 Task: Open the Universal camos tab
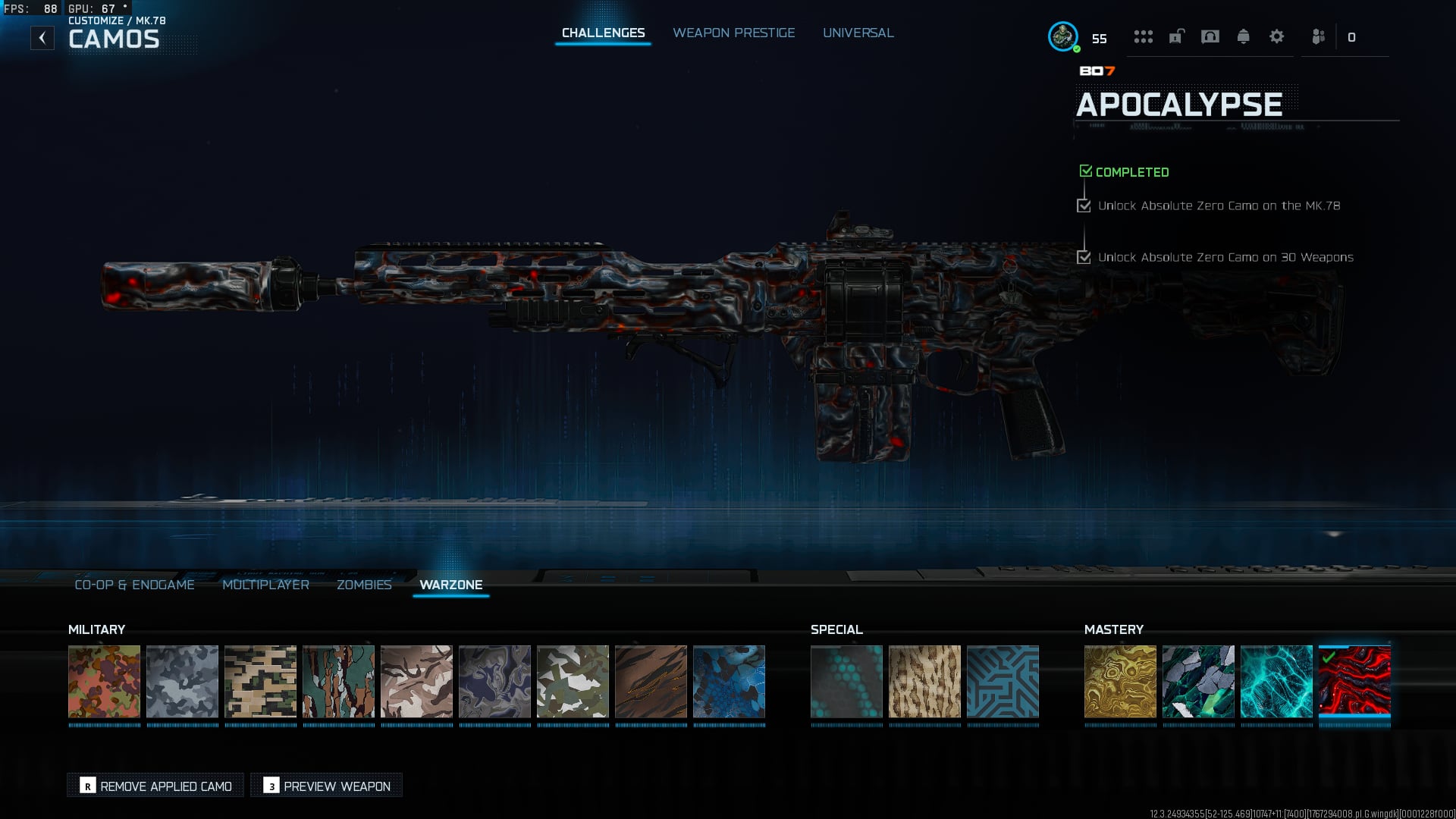pos(858,33)
